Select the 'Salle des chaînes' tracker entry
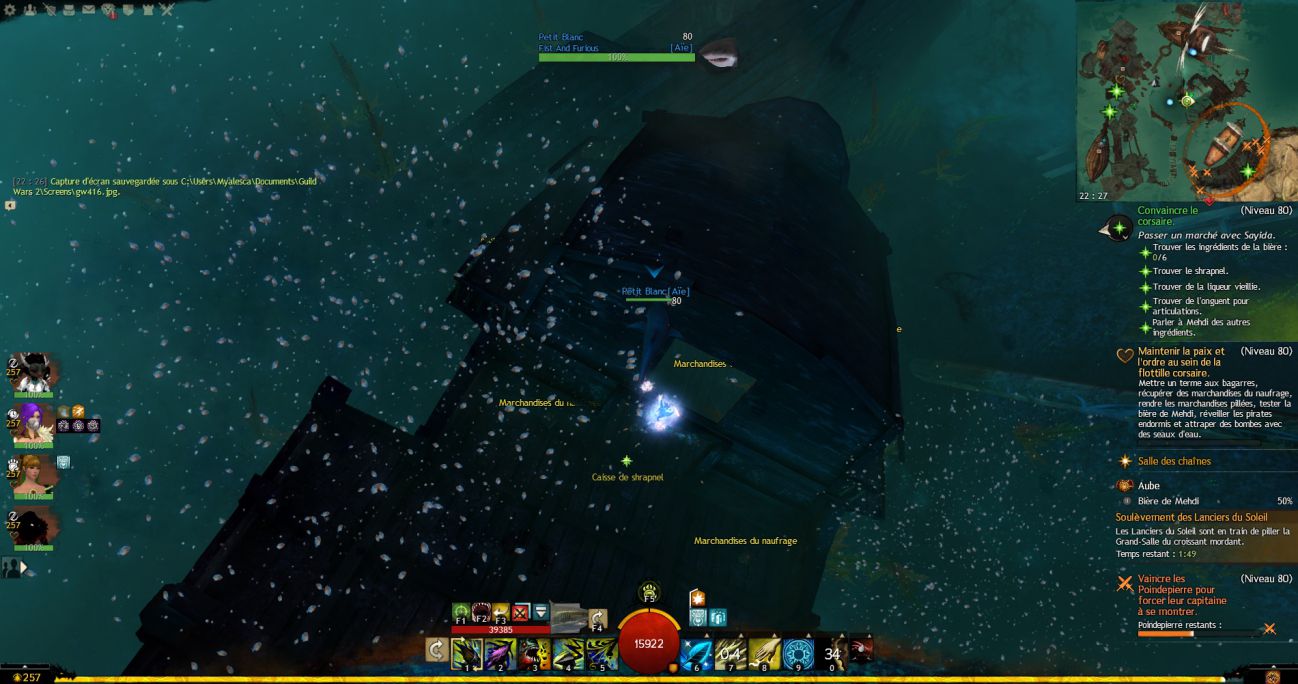The height and width of the screenshot is (684, 1298). click(x=1174, y=461)
